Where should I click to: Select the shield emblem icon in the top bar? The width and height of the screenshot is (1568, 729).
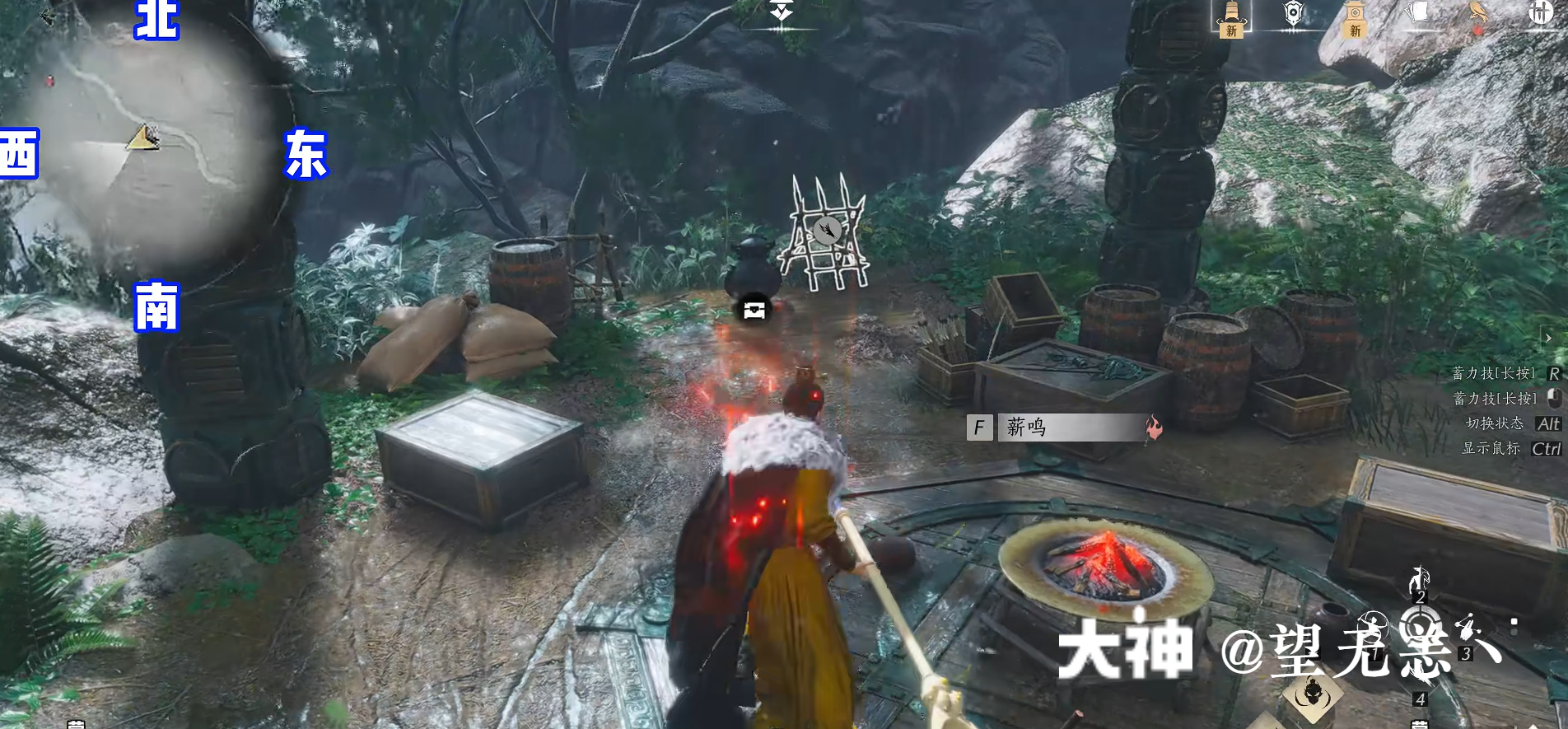[x=1293, y=12]
